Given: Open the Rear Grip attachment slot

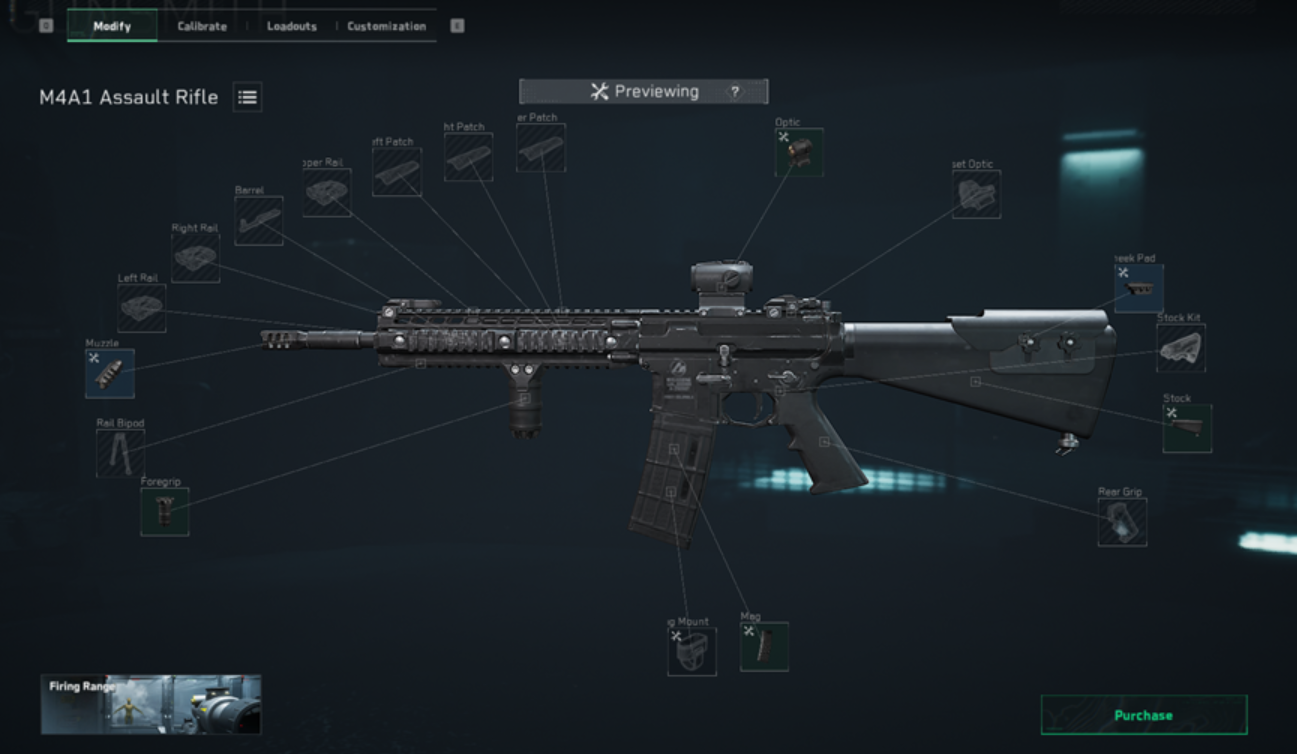Looking at the screenshot, I should 1121,523.
